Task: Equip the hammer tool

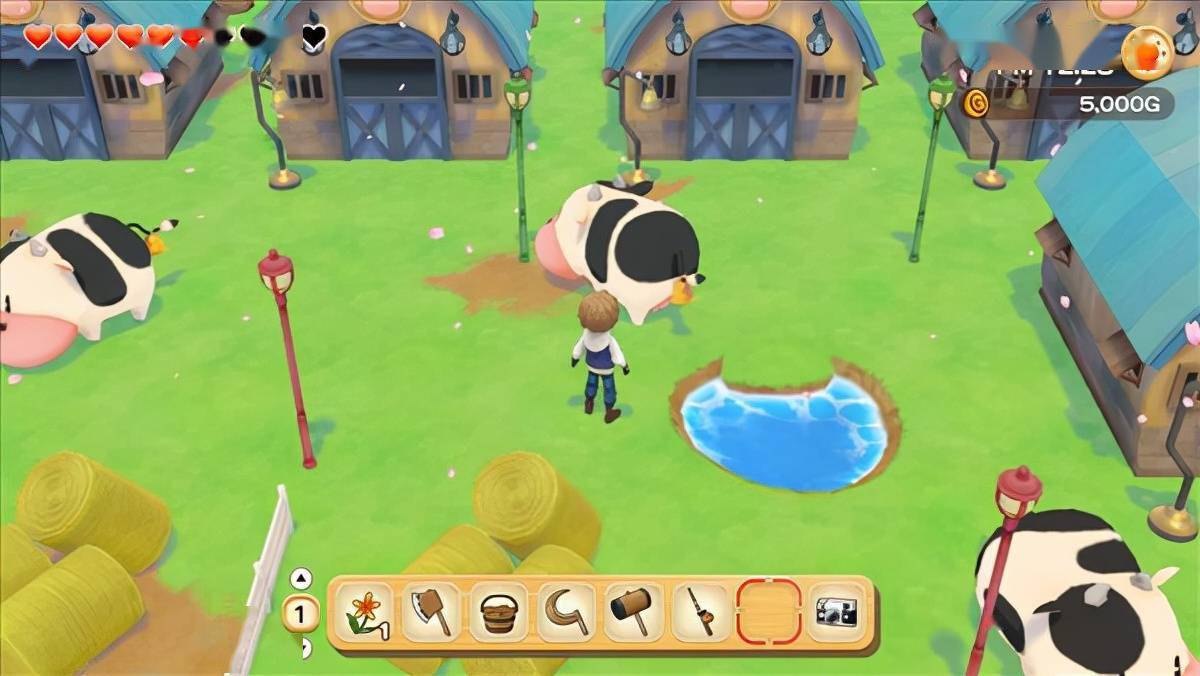Action: coord(633,612)
